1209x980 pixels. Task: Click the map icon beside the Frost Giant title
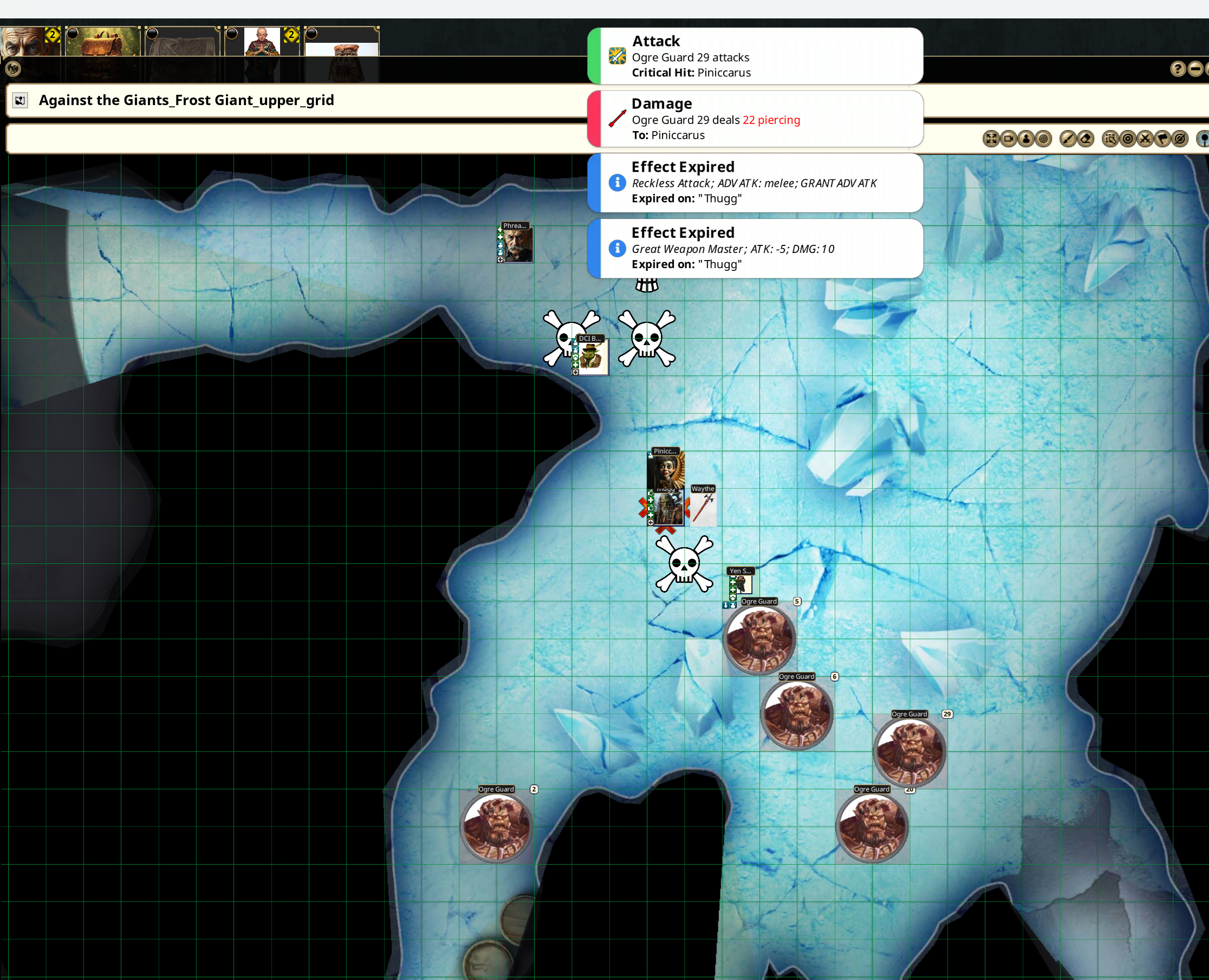tap(21, 100)
